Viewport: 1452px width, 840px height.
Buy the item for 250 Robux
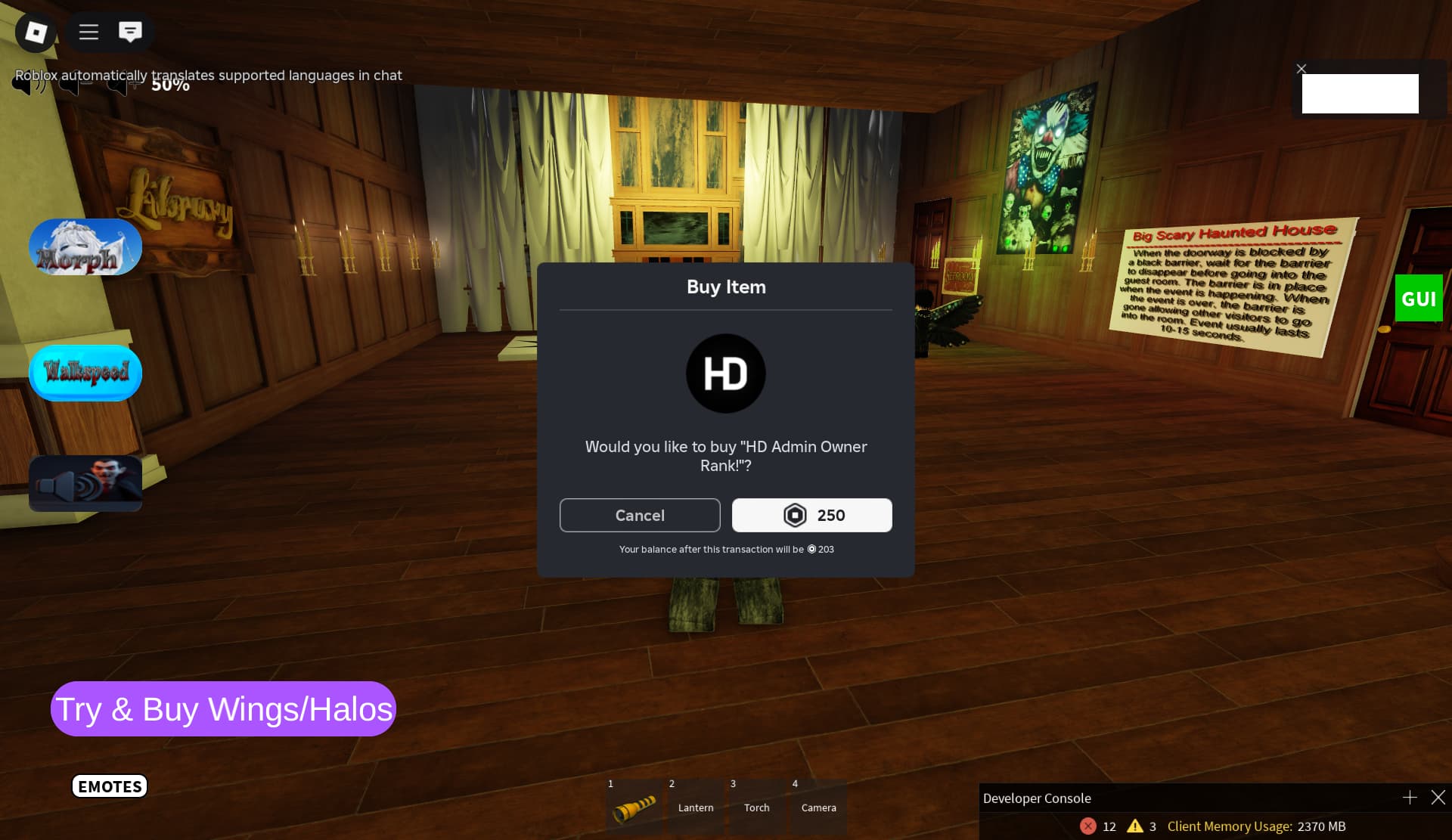811,515
